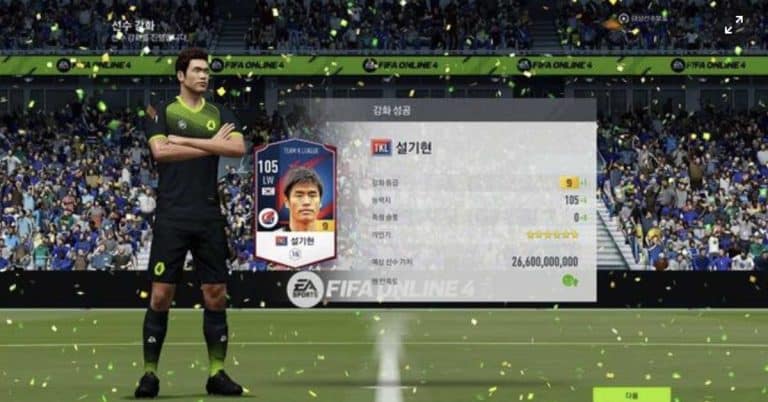Toggle fullscreen with the expand arrows icon
This screenshot has width=768, height=402.
pyautogui.click(x=734, y=25)
